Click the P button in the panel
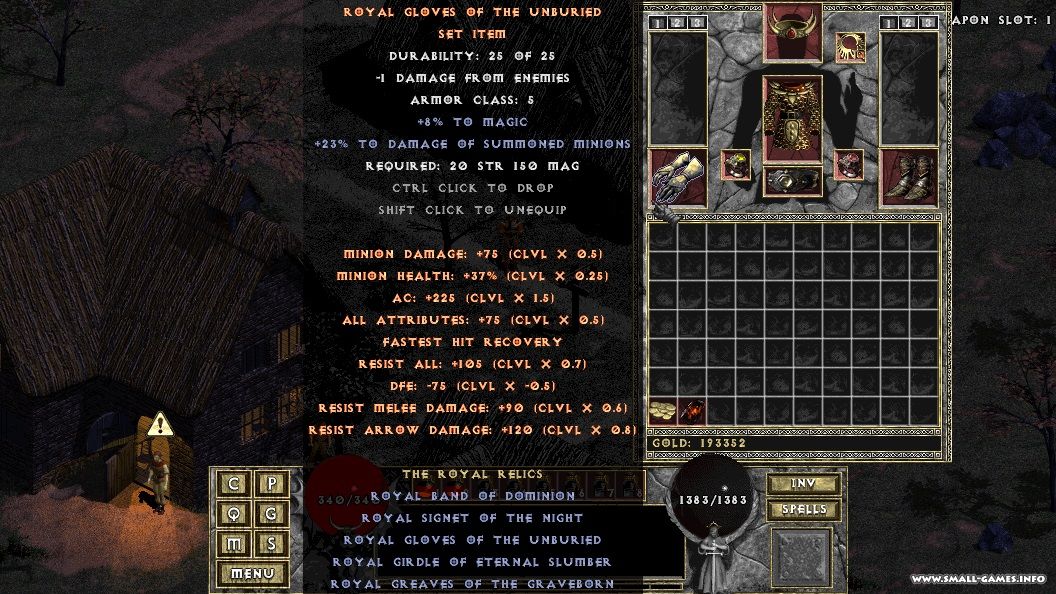Viewport: 1056px width, 594px height. (271, 484)
